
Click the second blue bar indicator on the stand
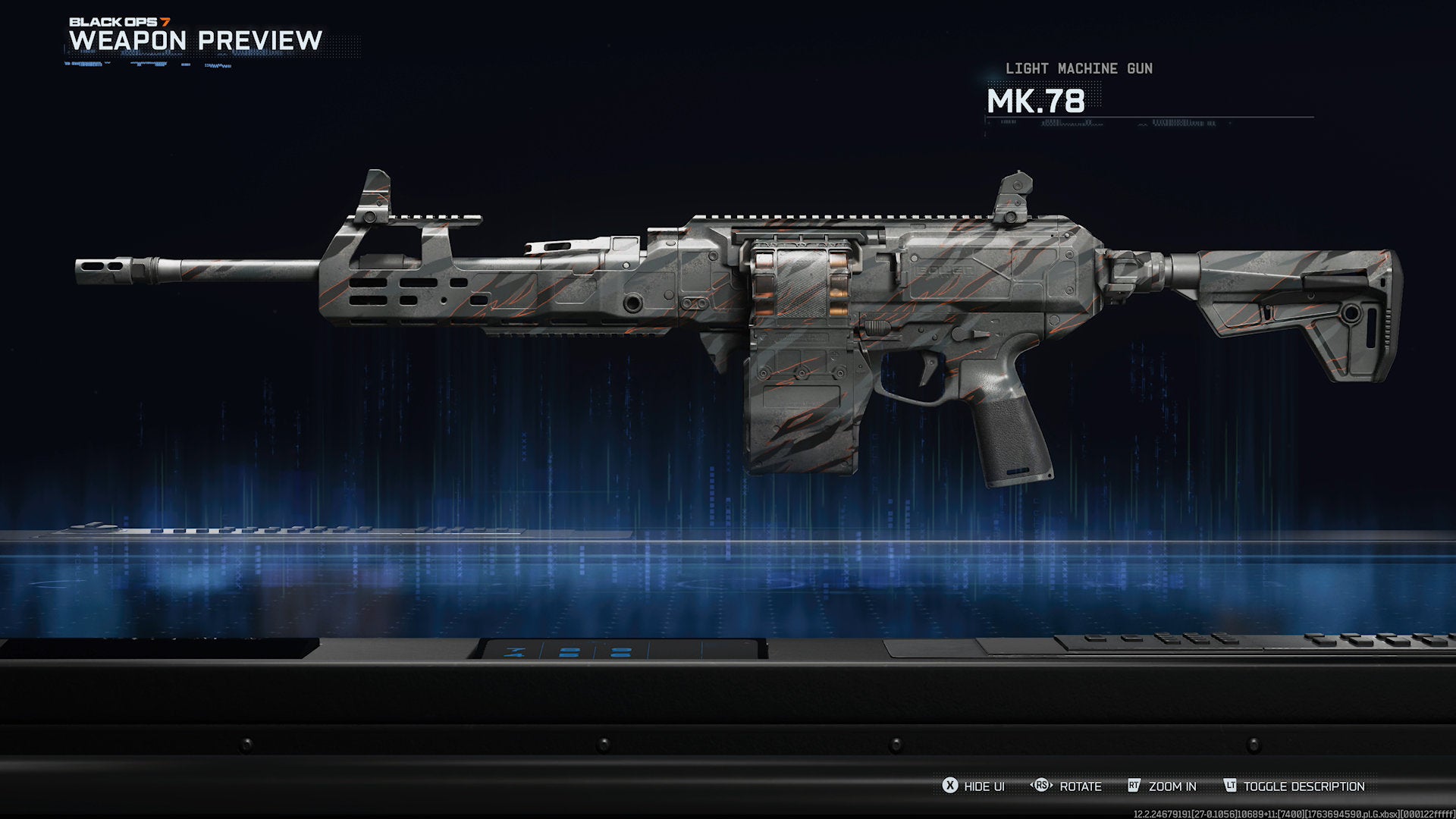[x=620, y=651]
